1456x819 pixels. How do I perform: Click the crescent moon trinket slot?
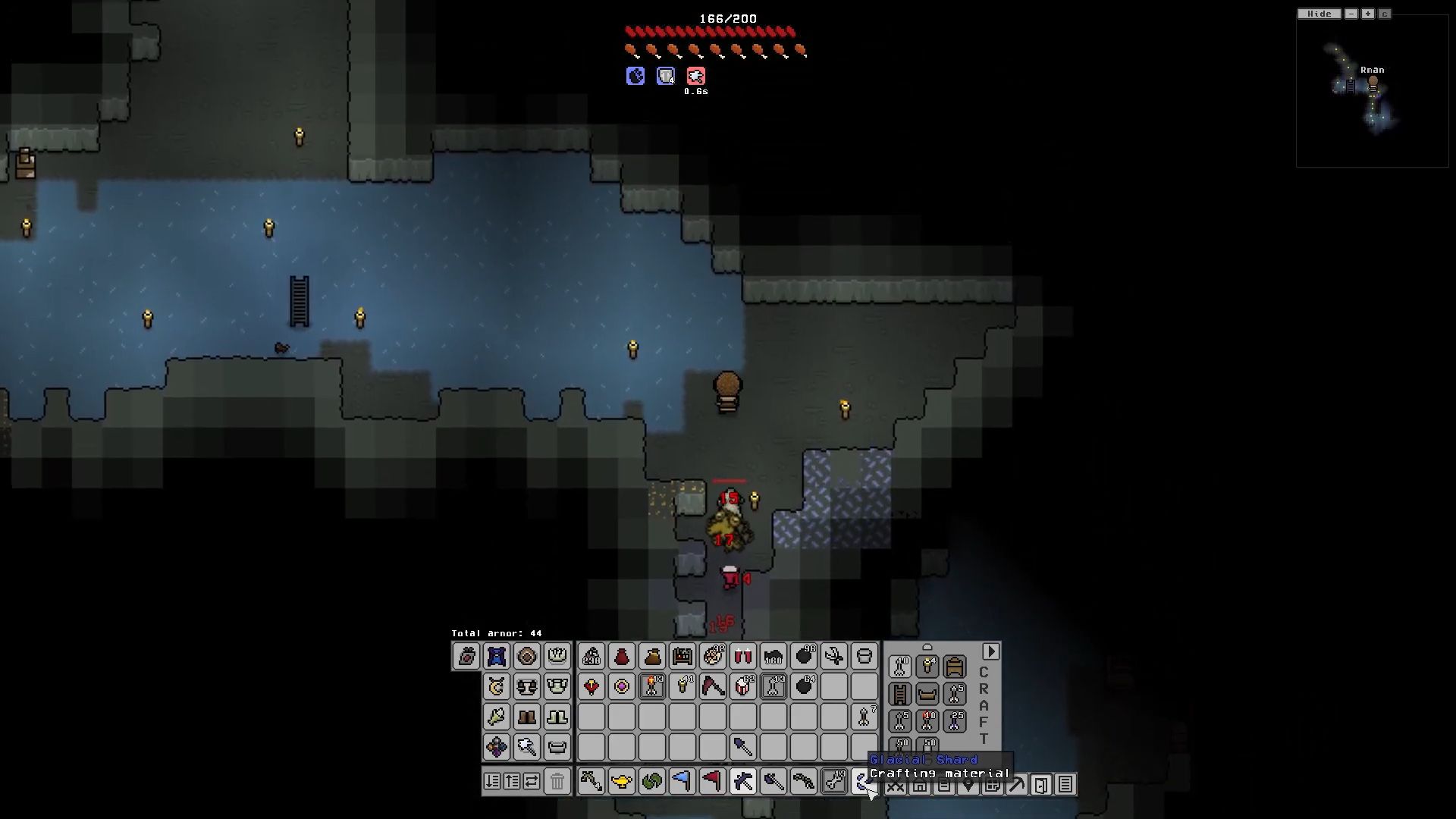pyautogui.click(x=497, y=687)
